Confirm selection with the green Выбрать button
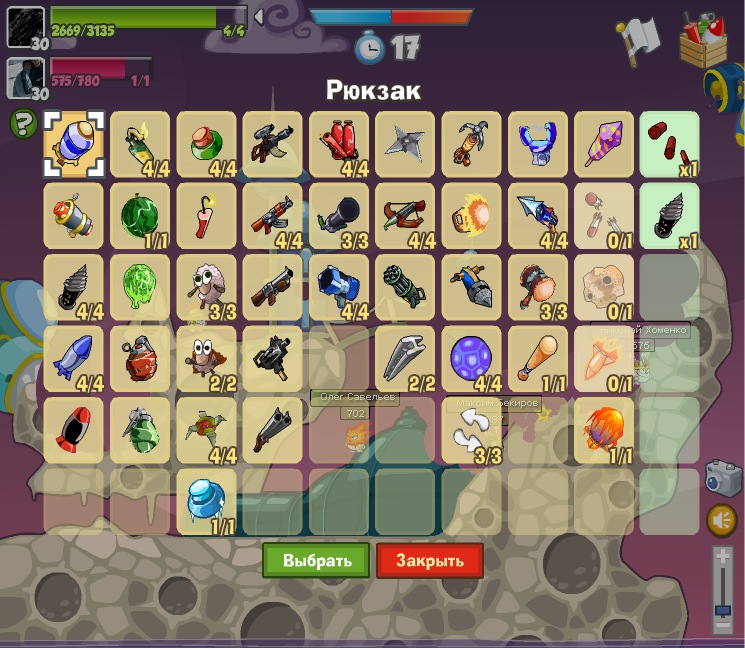The image size is (745, 650). pyautogui.click(x=316, y=560)
